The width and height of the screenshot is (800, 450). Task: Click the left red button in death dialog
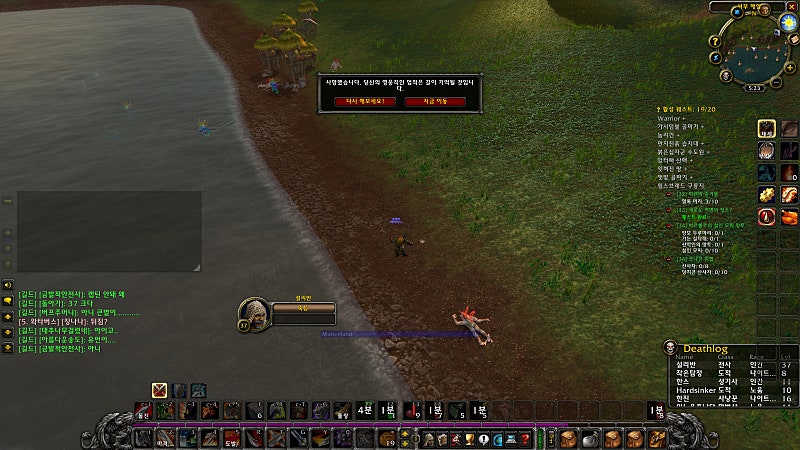[x=365, y=101]
